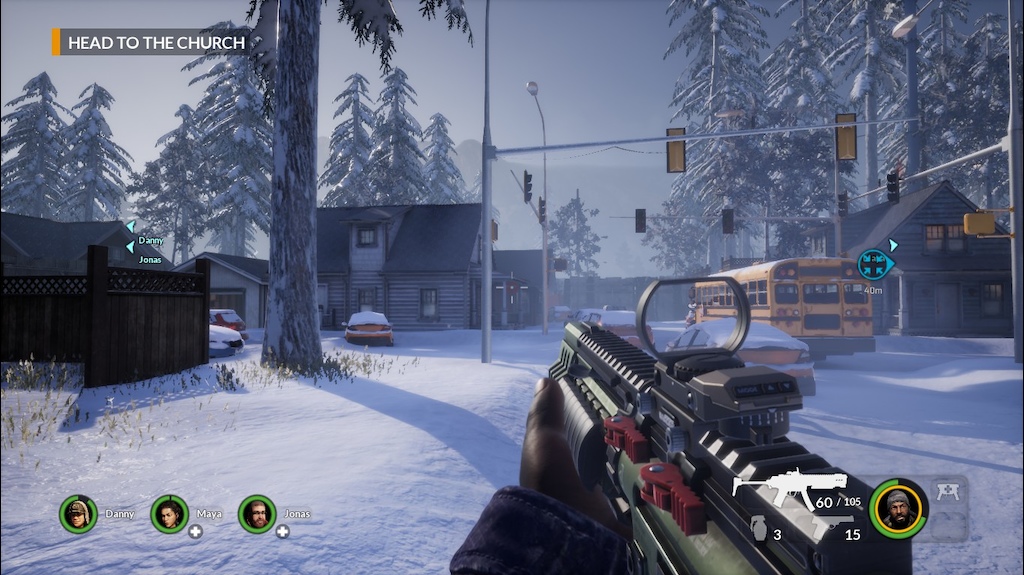The width and height of the screenshot is (1024, 575).
Task: Click the player character portrait
Action: click(897, 508)
